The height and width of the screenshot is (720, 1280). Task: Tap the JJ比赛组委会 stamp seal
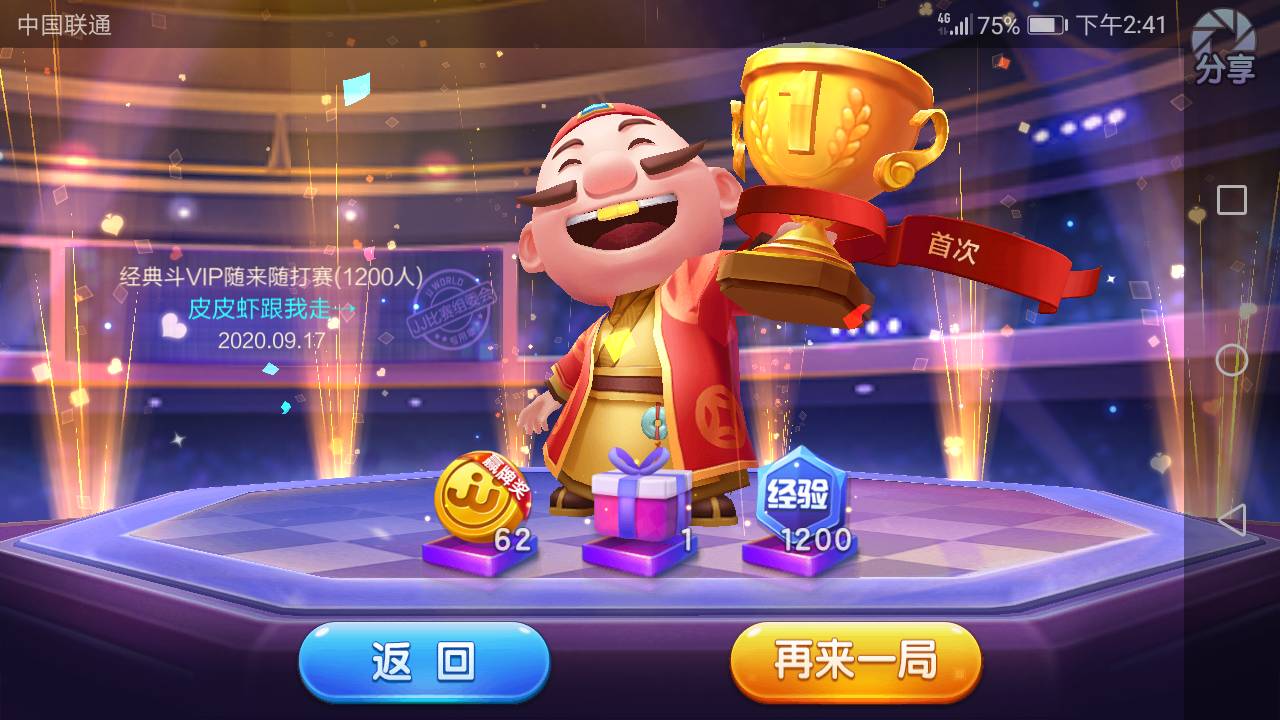click(x=452, y=305)
